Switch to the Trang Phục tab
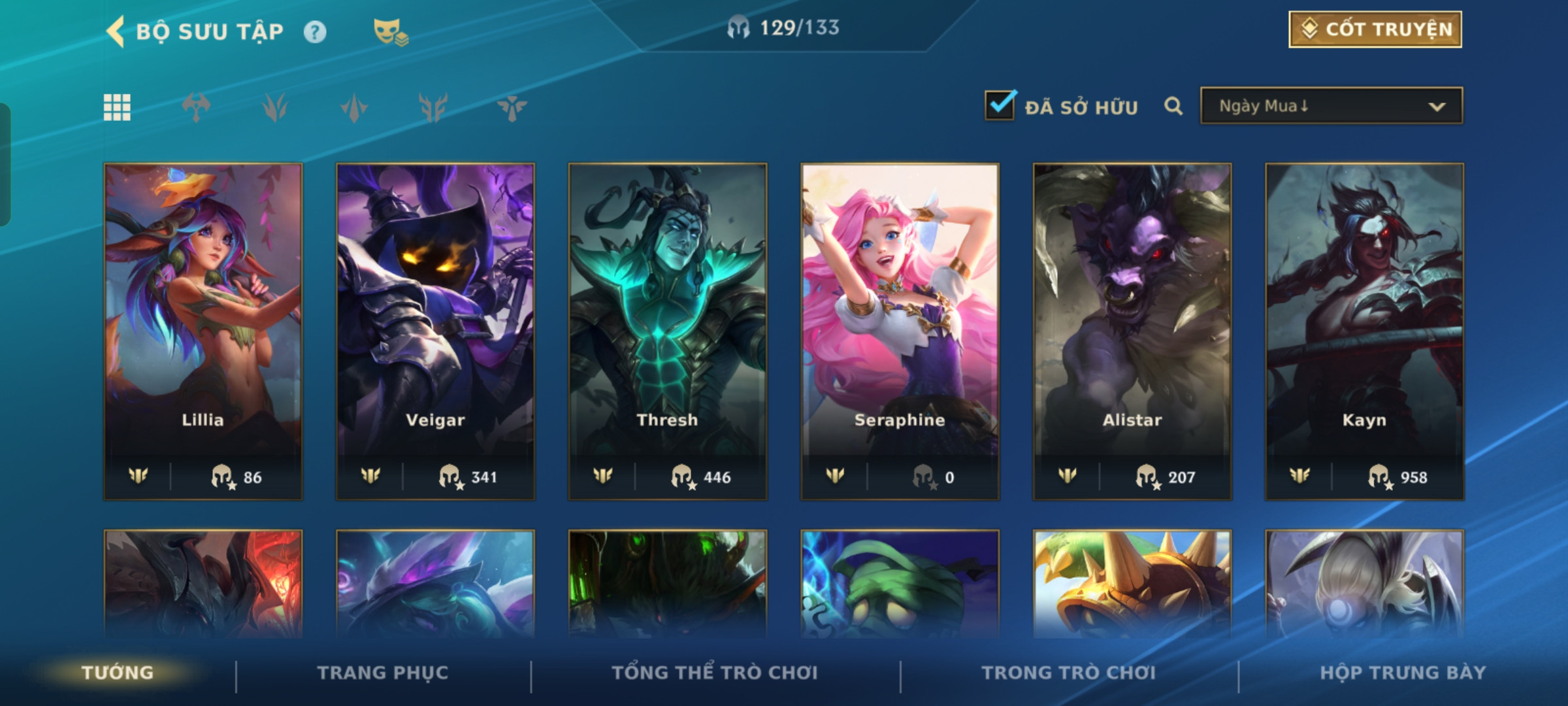Image resolution: width=1568 pixels, height=706 pixels. [x=383, y=673]
